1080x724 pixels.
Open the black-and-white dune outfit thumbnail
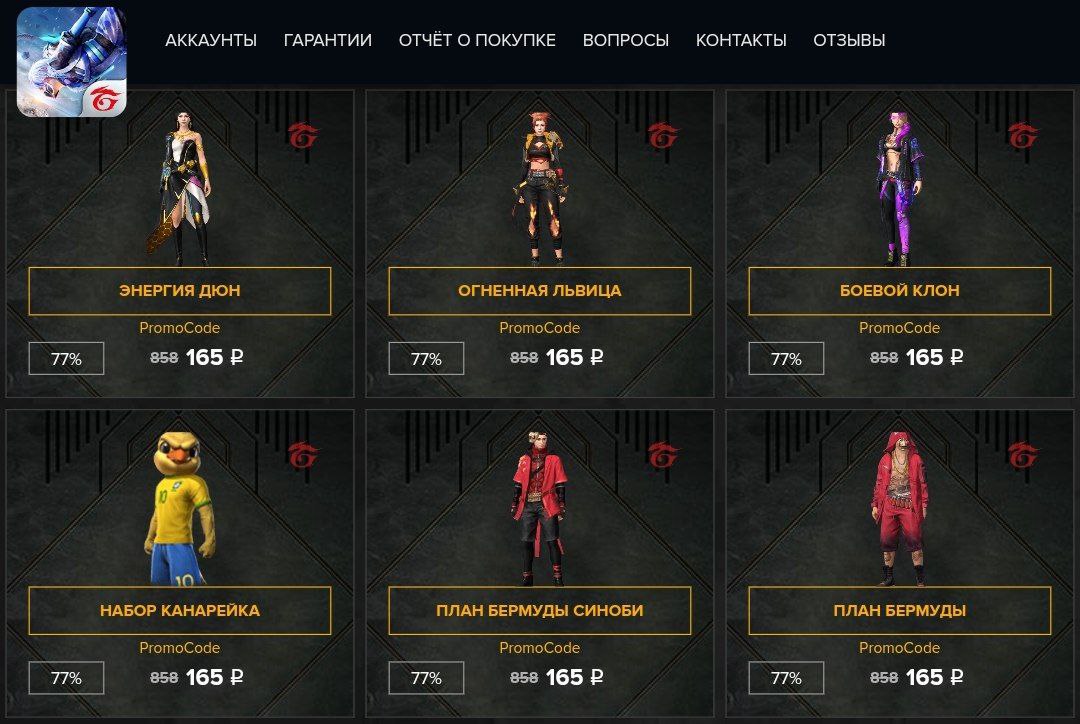tap(181, 186)
